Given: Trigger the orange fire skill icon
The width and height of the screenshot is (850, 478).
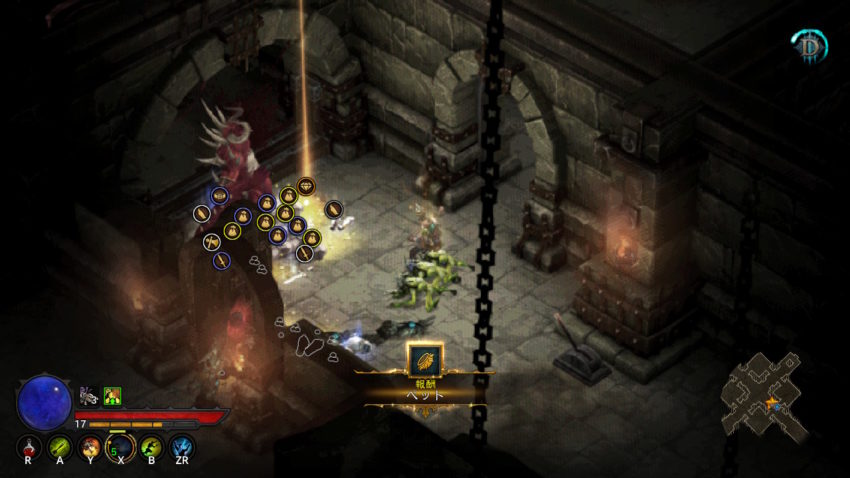Looking at the screenshot, I should click(x=90, y=446).
